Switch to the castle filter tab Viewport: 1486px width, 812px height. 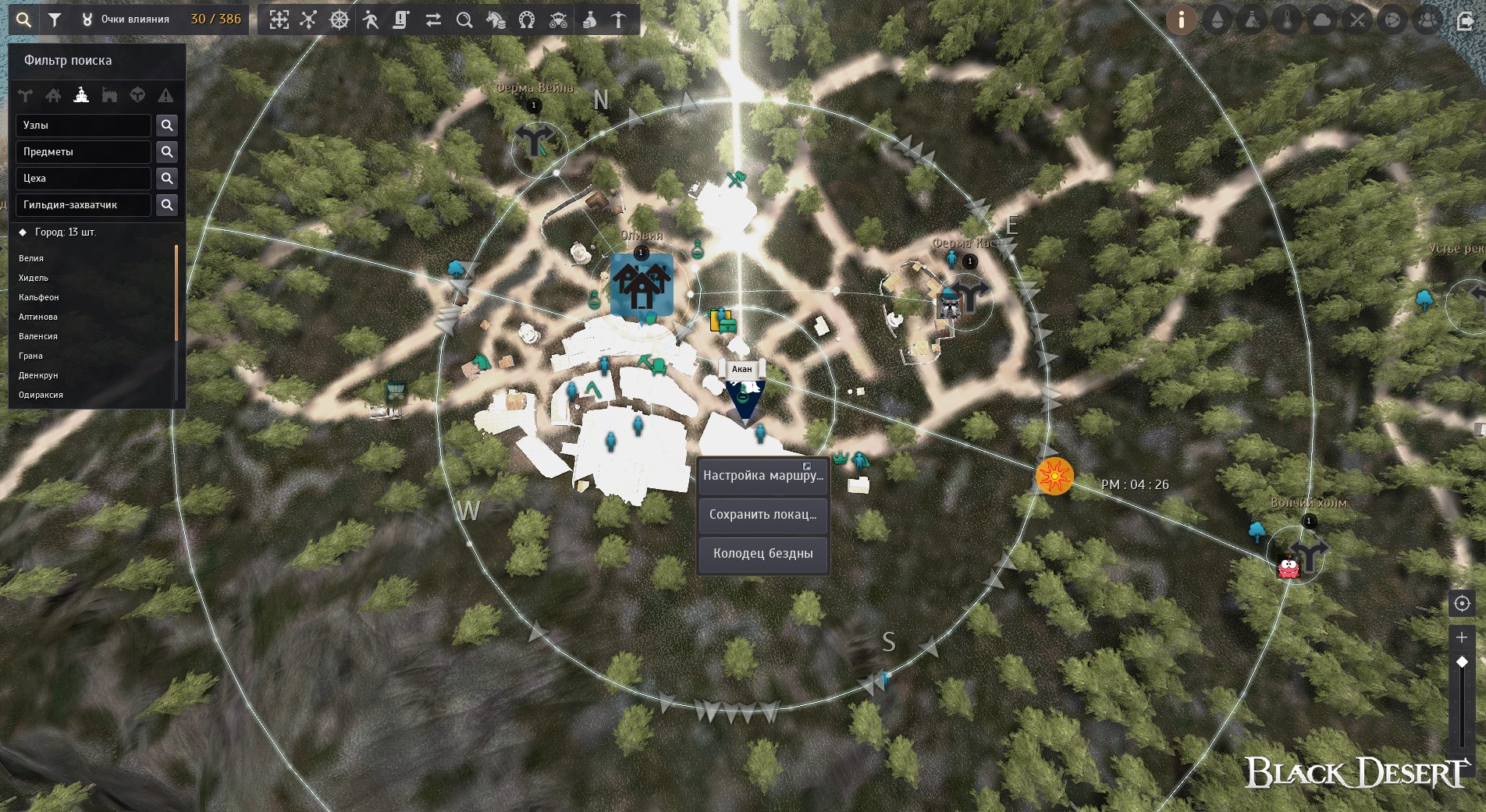109,95
